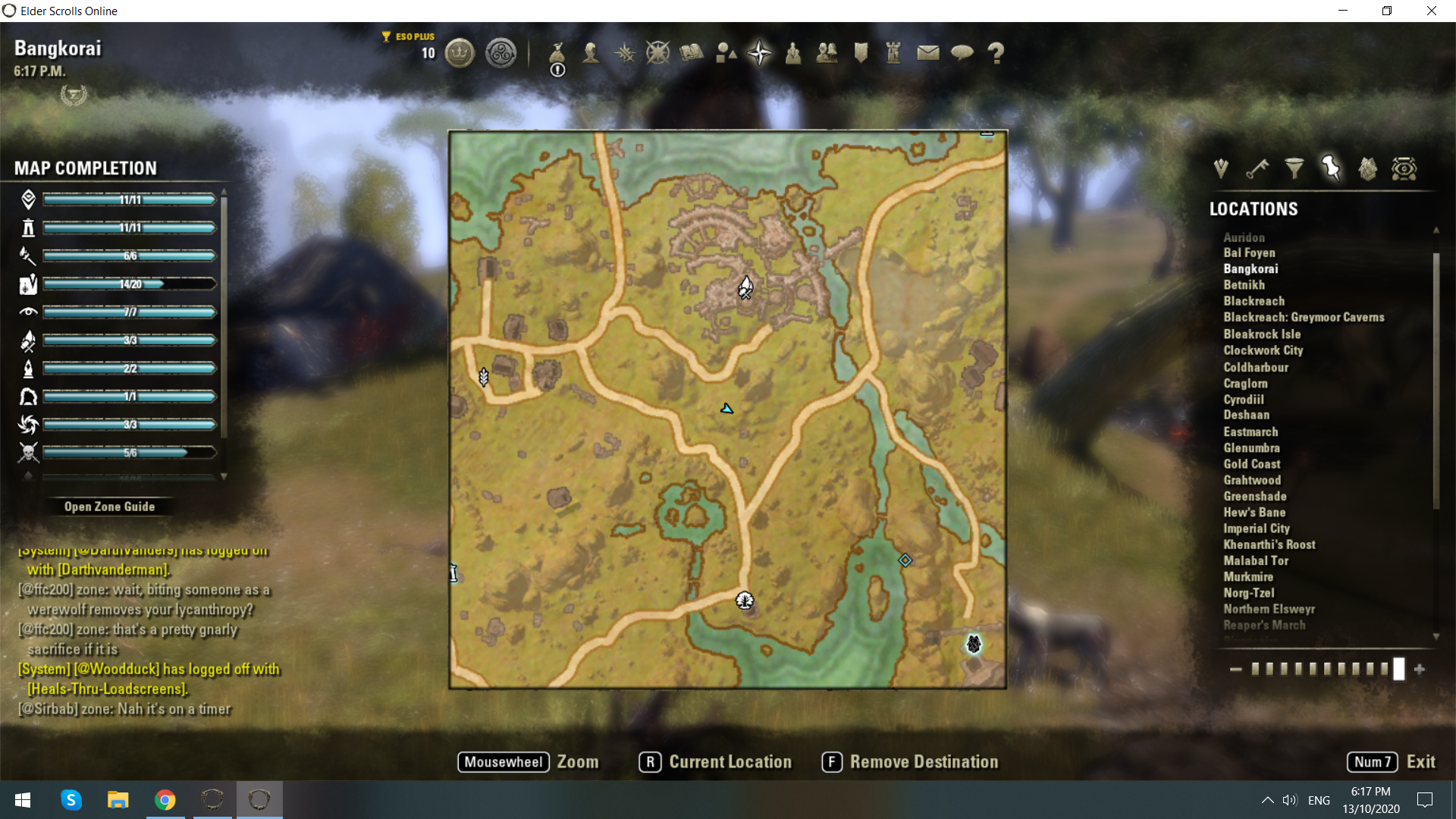Open the Help question mark icon

coord(996,53)
